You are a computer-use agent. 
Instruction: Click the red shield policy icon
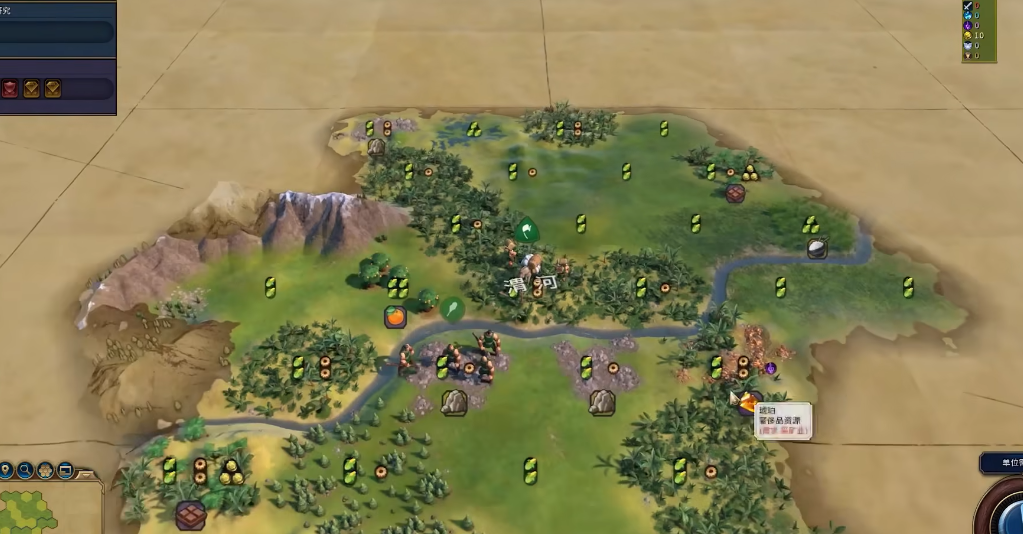coord(10,89)
